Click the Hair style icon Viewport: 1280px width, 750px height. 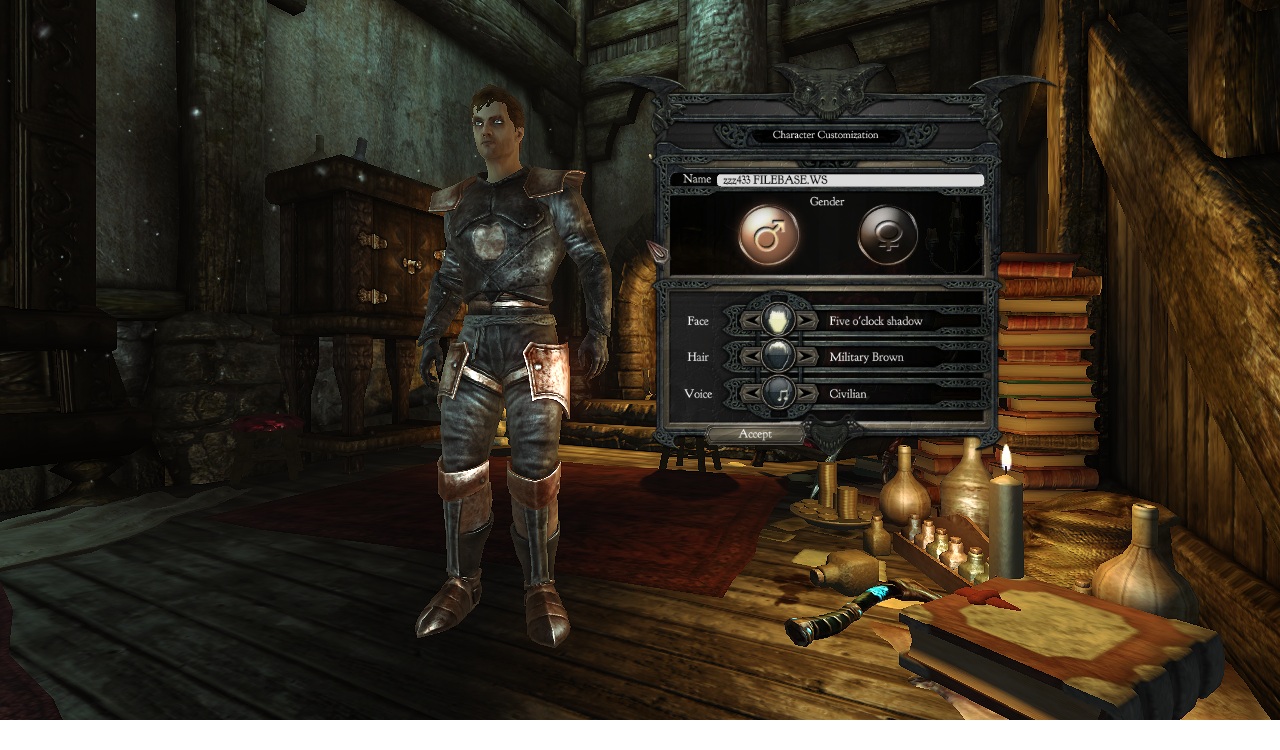pos(778,356)
